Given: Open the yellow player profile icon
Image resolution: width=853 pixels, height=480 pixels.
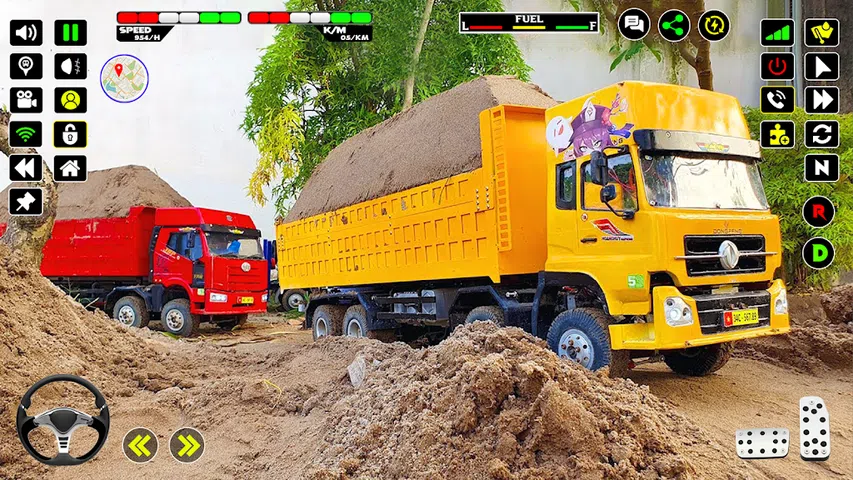Looking at the screenshot, I should (70, 100).
